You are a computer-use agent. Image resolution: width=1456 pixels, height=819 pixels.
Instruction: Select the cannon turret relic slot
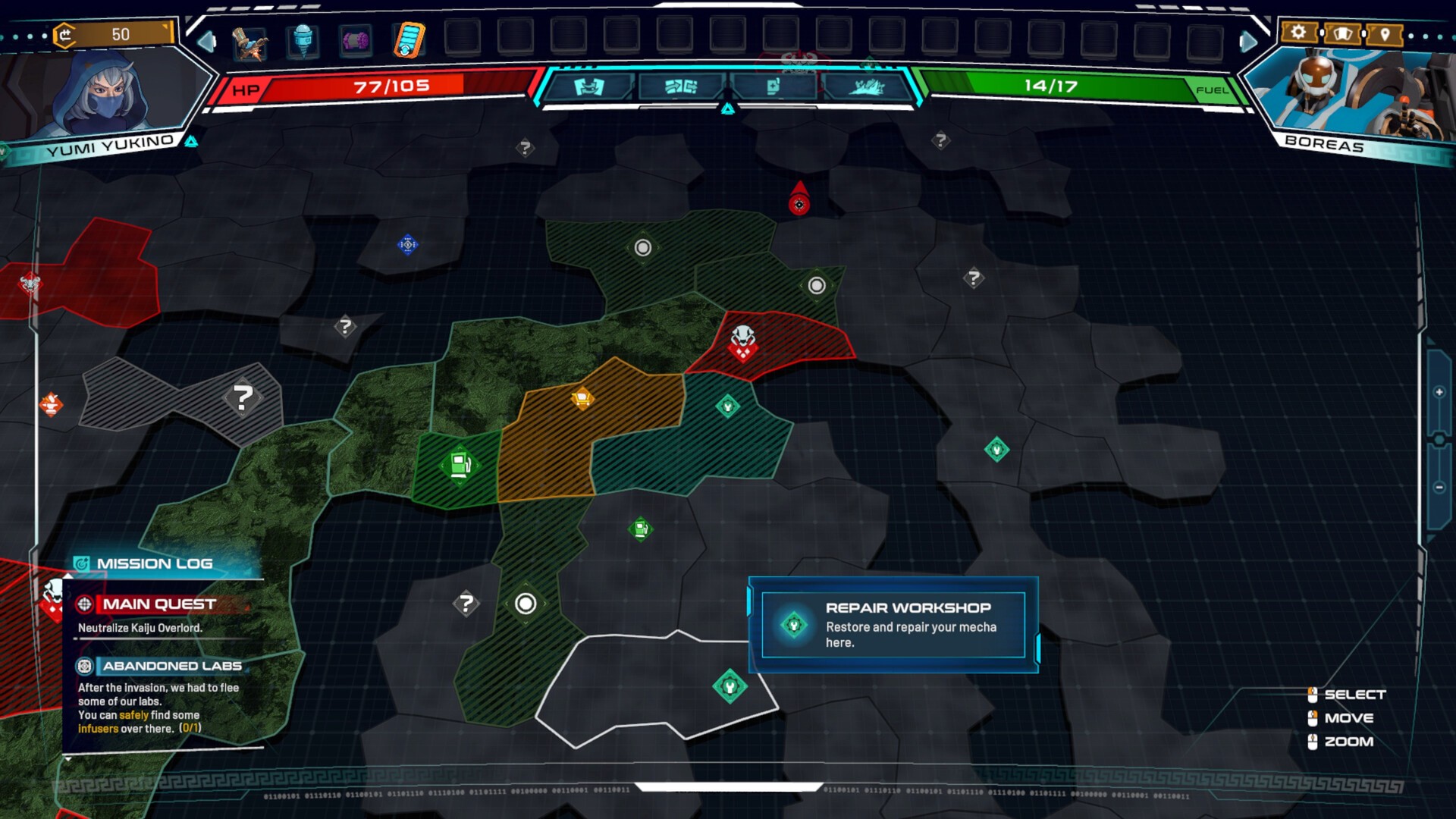[x=249, y=42]
